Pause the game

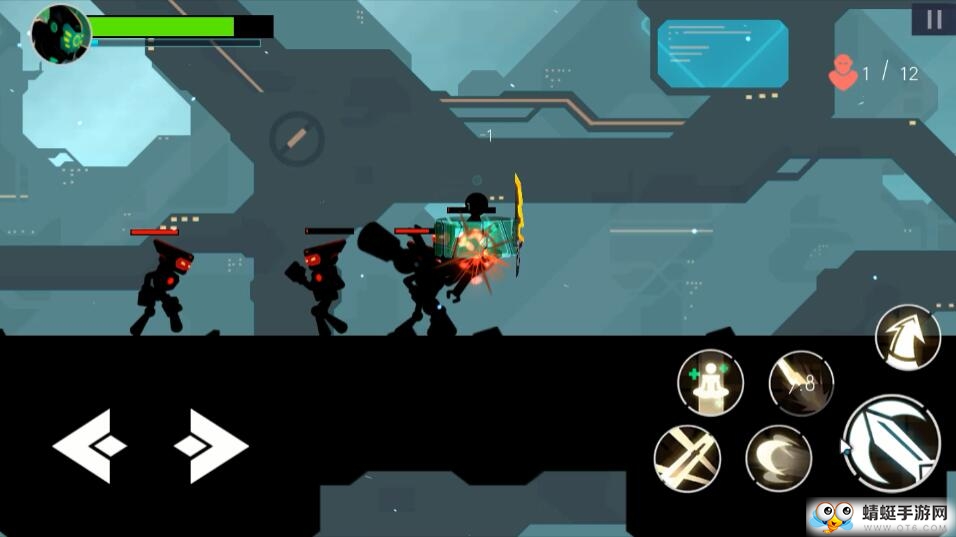[933, 19]
